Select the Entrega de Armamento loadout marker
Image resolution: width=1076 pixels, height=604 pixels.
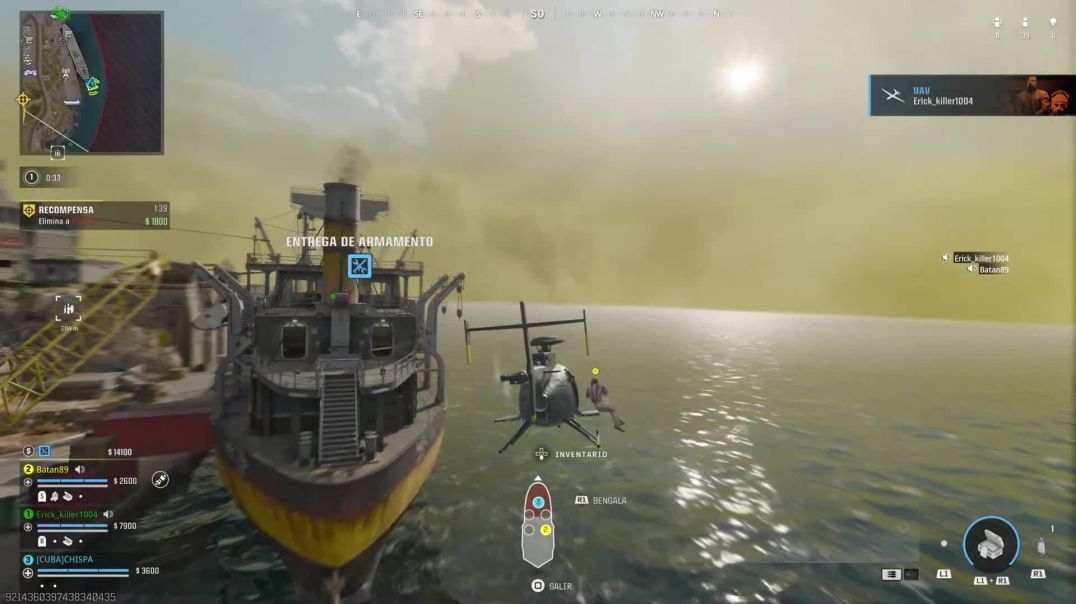359,266
